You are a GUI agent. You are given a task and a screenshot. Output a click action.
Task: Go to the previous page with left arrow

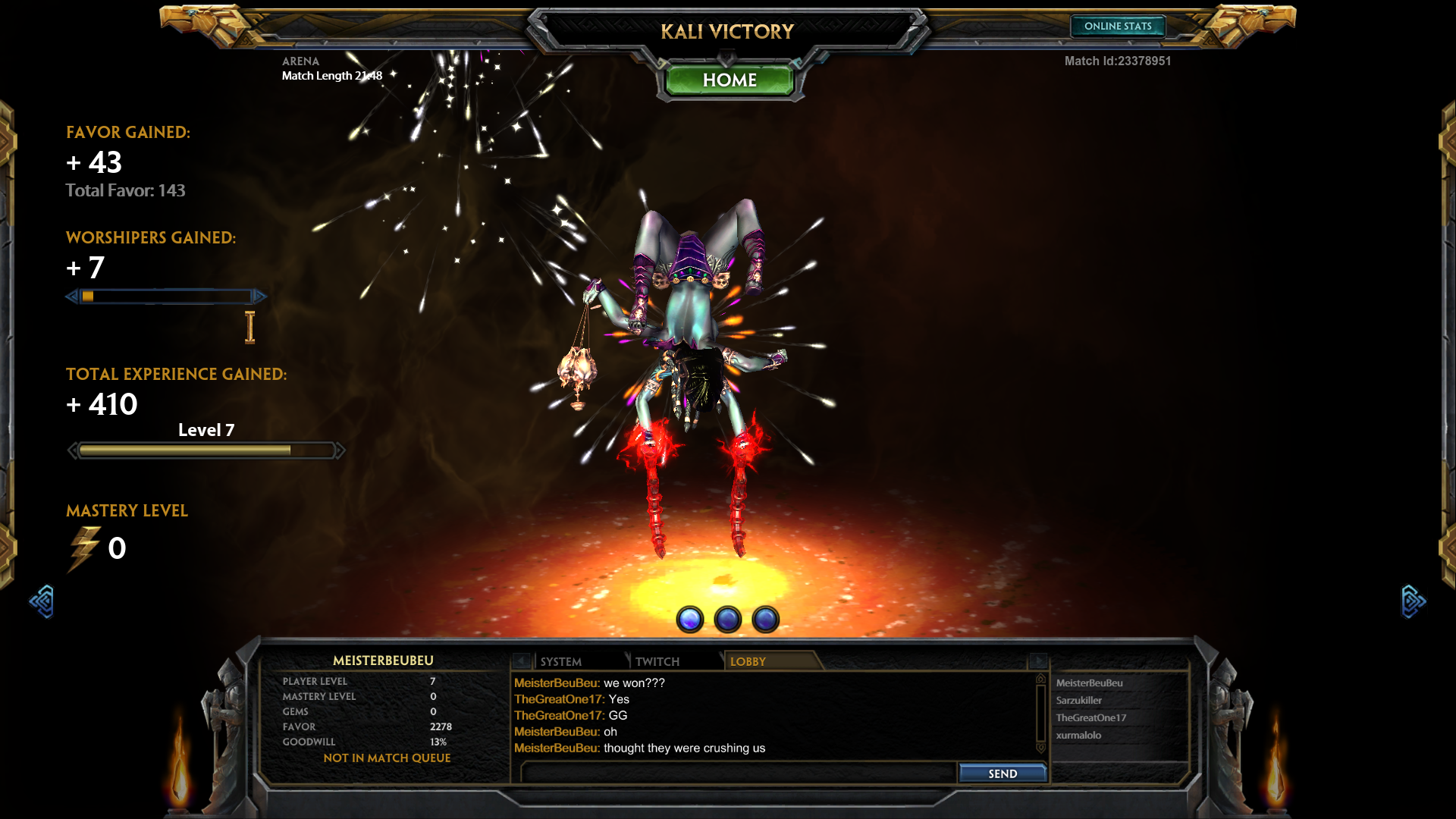[42, 601]
